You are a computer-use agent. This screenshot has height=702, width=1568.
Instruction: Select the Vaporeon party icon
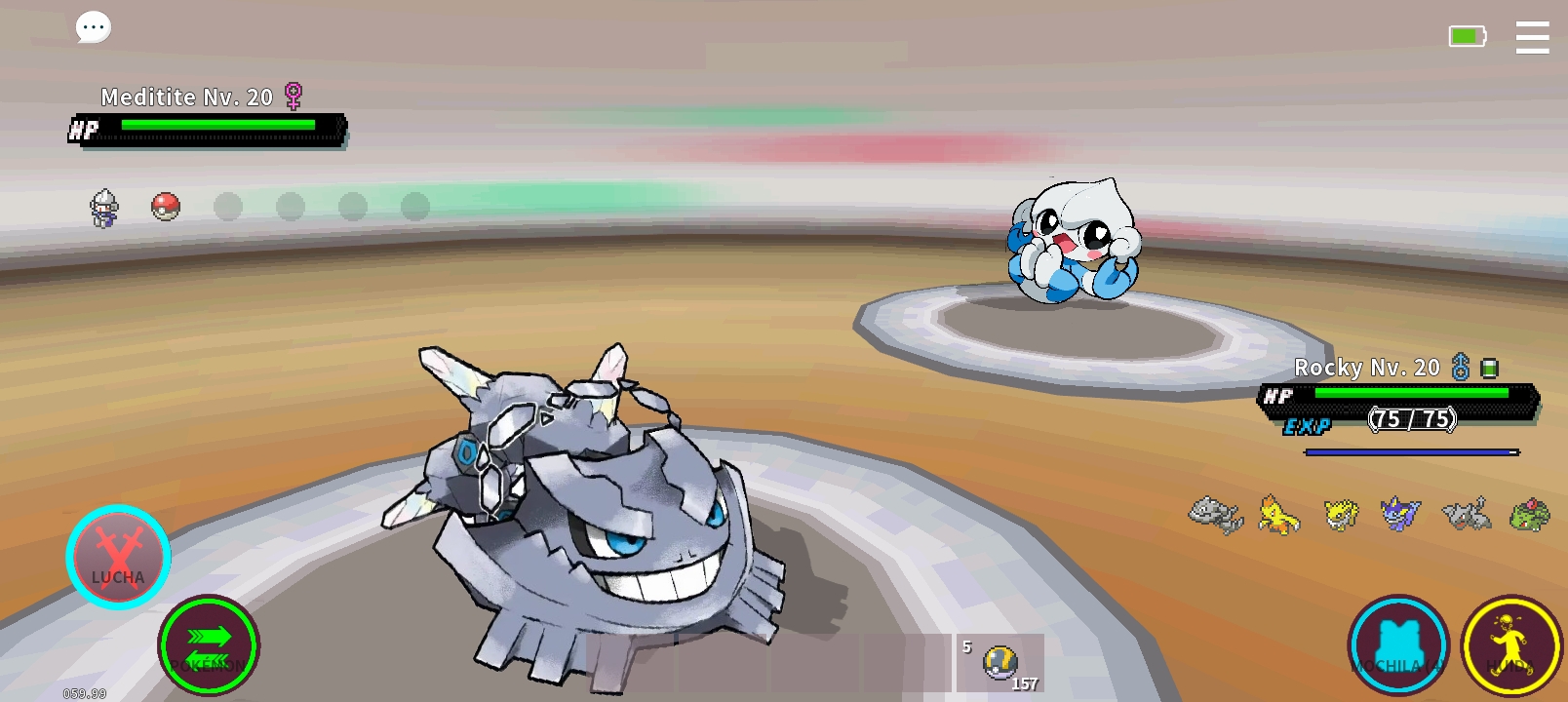1400,514
